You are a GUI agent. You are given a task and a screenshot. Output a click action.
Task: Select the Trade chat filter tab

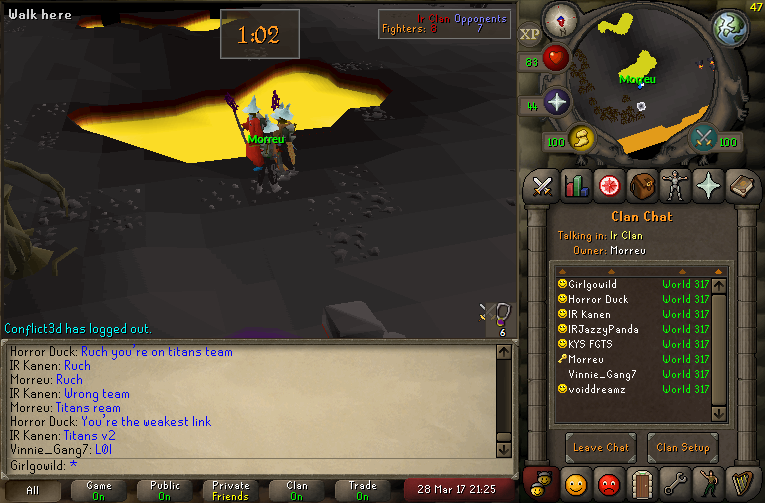tap(363, 490)
